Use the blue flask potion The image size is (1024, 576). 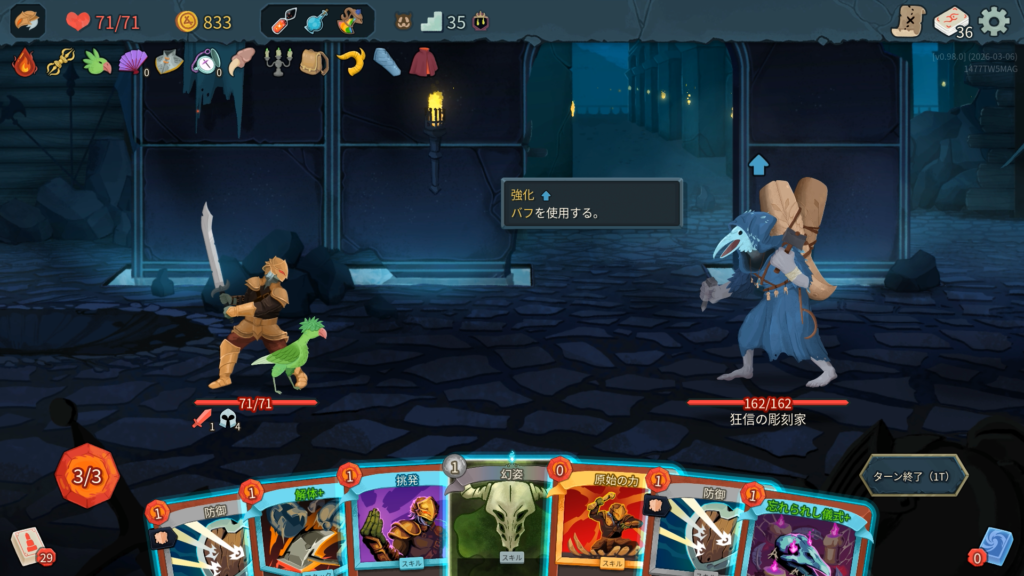(x=317, y=21)
